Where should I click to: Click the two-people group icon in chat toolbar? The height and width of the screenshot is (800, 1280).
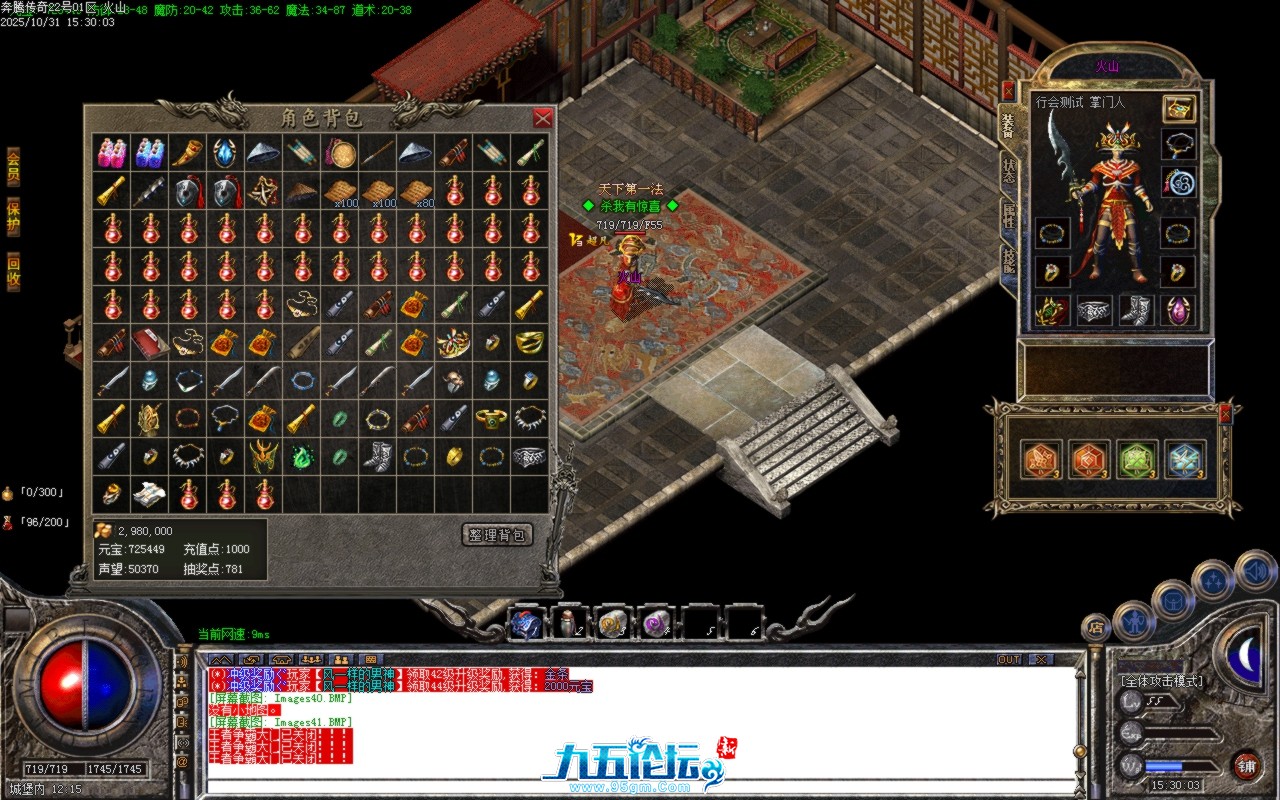tap(342, 659)
